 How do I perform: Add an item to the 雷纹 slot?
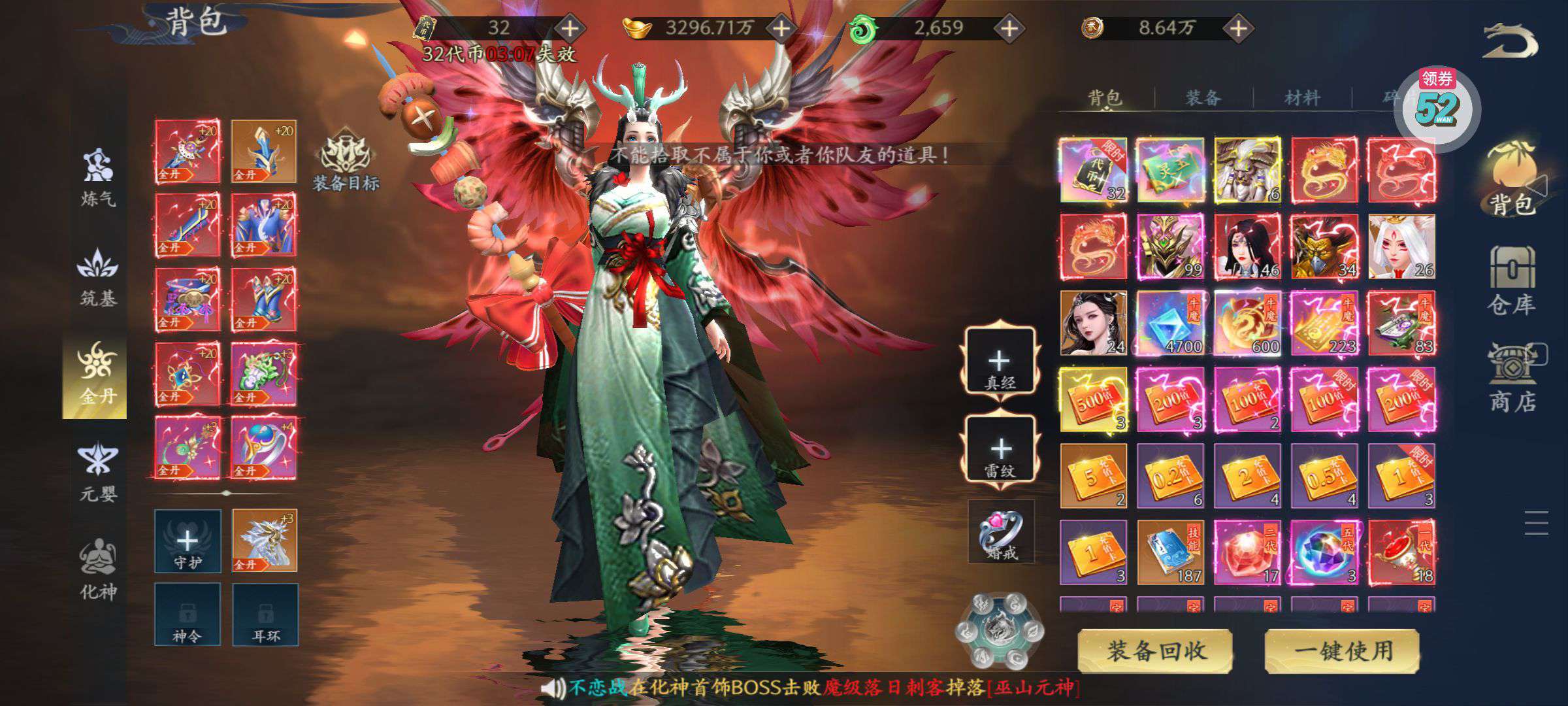pos(1000,450)
